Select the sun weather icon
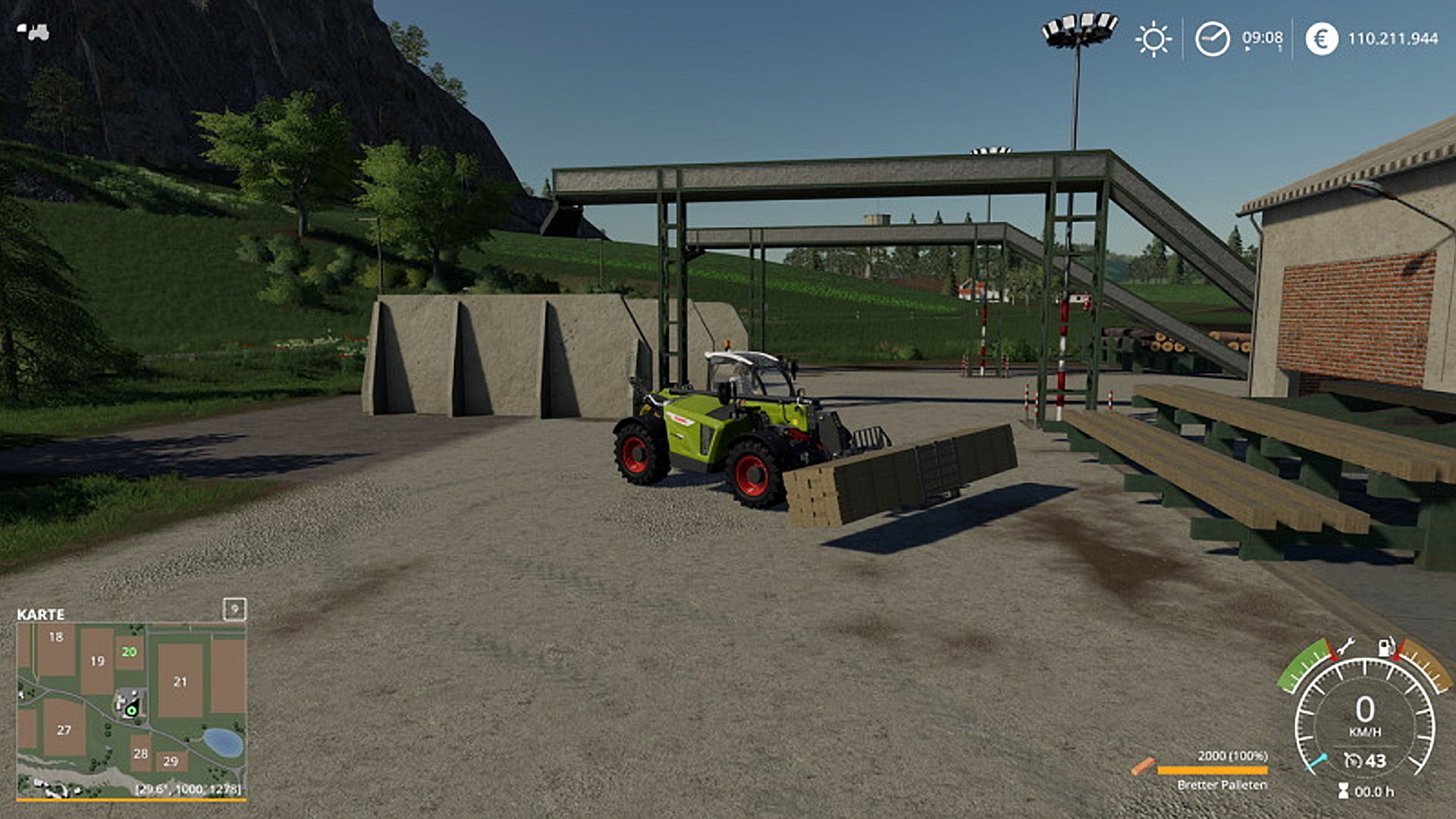 [x=1153, y=39]
